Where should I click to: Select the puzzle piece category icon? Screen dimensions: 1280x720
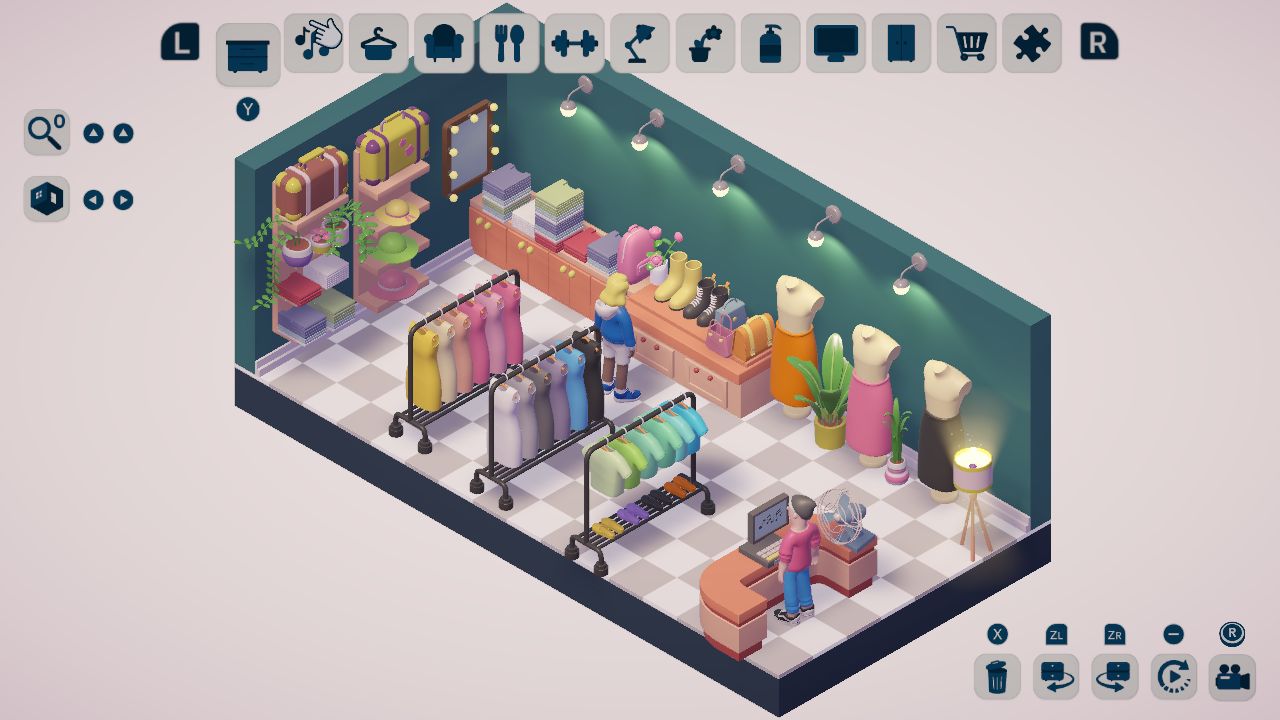coord(1032,45)
